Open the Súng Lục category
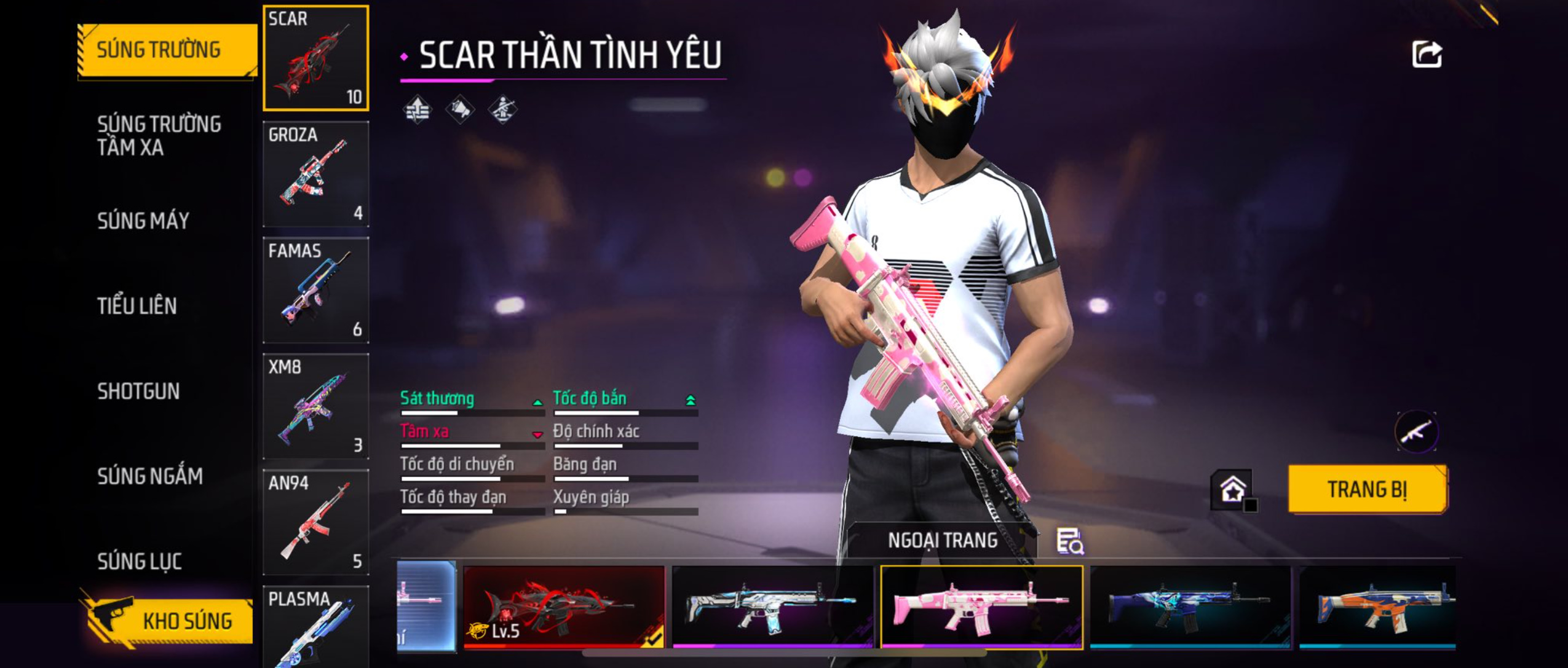Image resolution: width=1568 pixels, height=668 pixels. [140, 561]
